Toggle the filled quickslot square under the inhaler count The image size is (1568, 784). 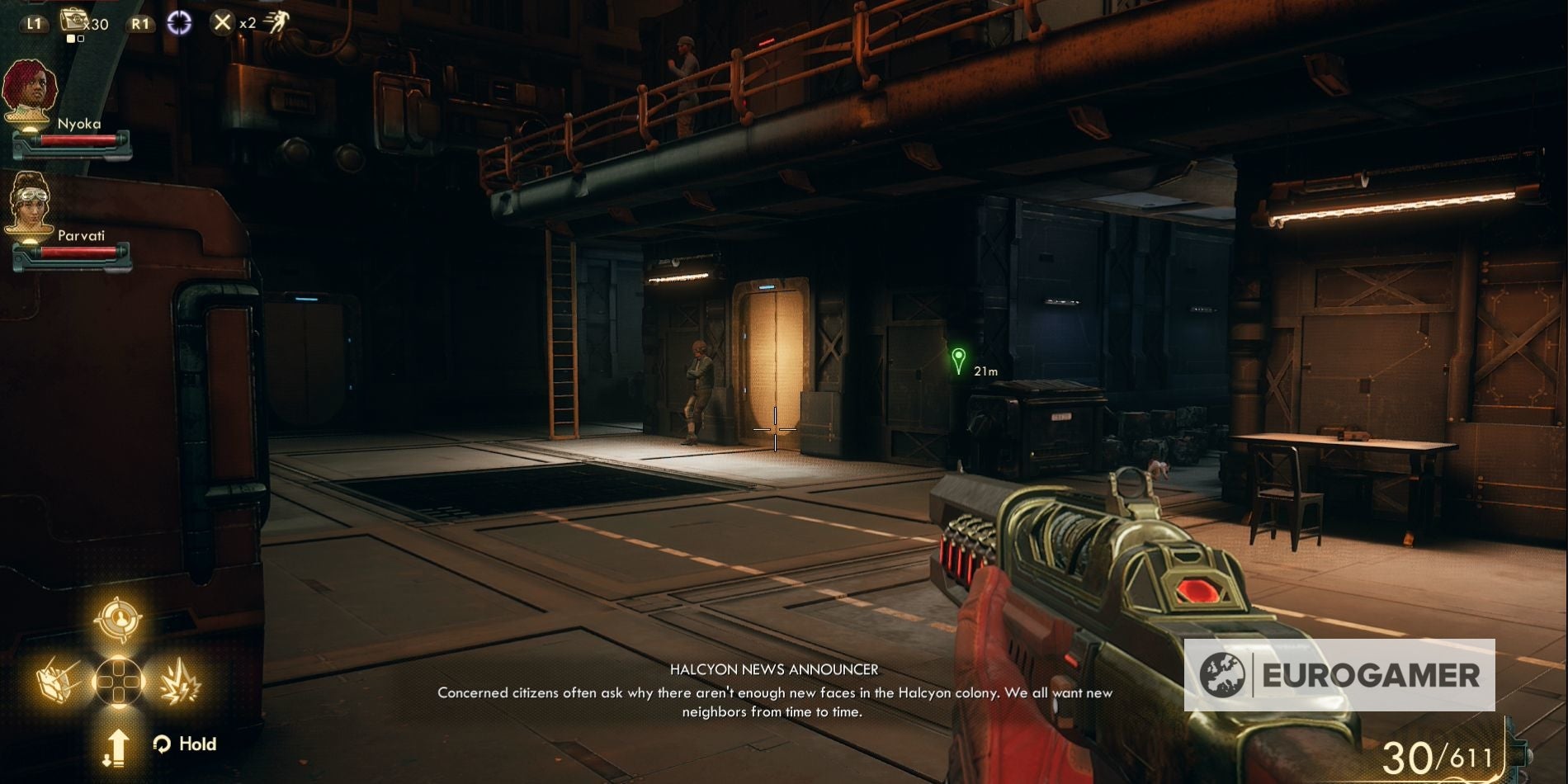click(70, 38)
